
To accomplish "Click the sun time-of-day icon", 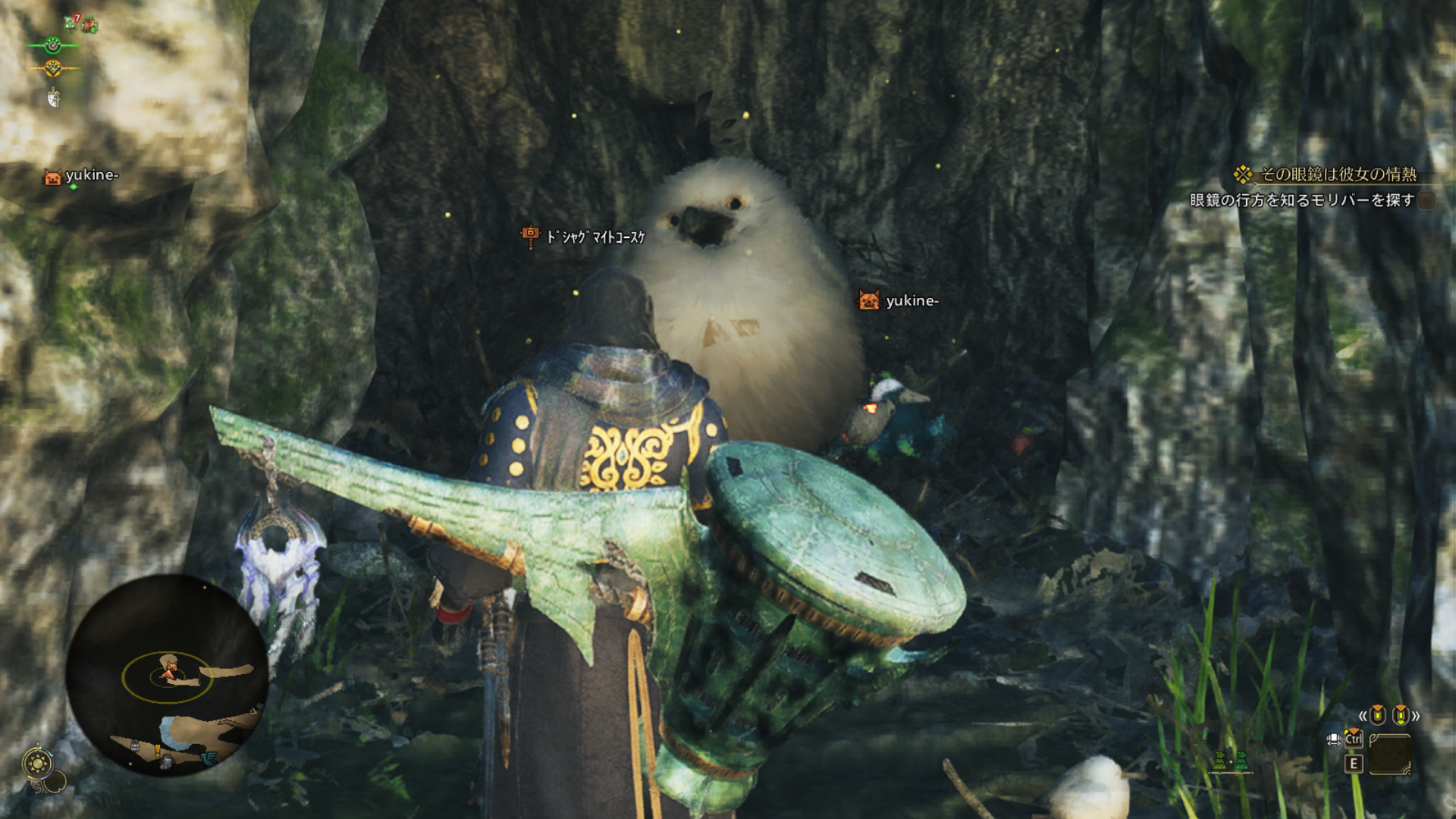I will tap(38, 762).
